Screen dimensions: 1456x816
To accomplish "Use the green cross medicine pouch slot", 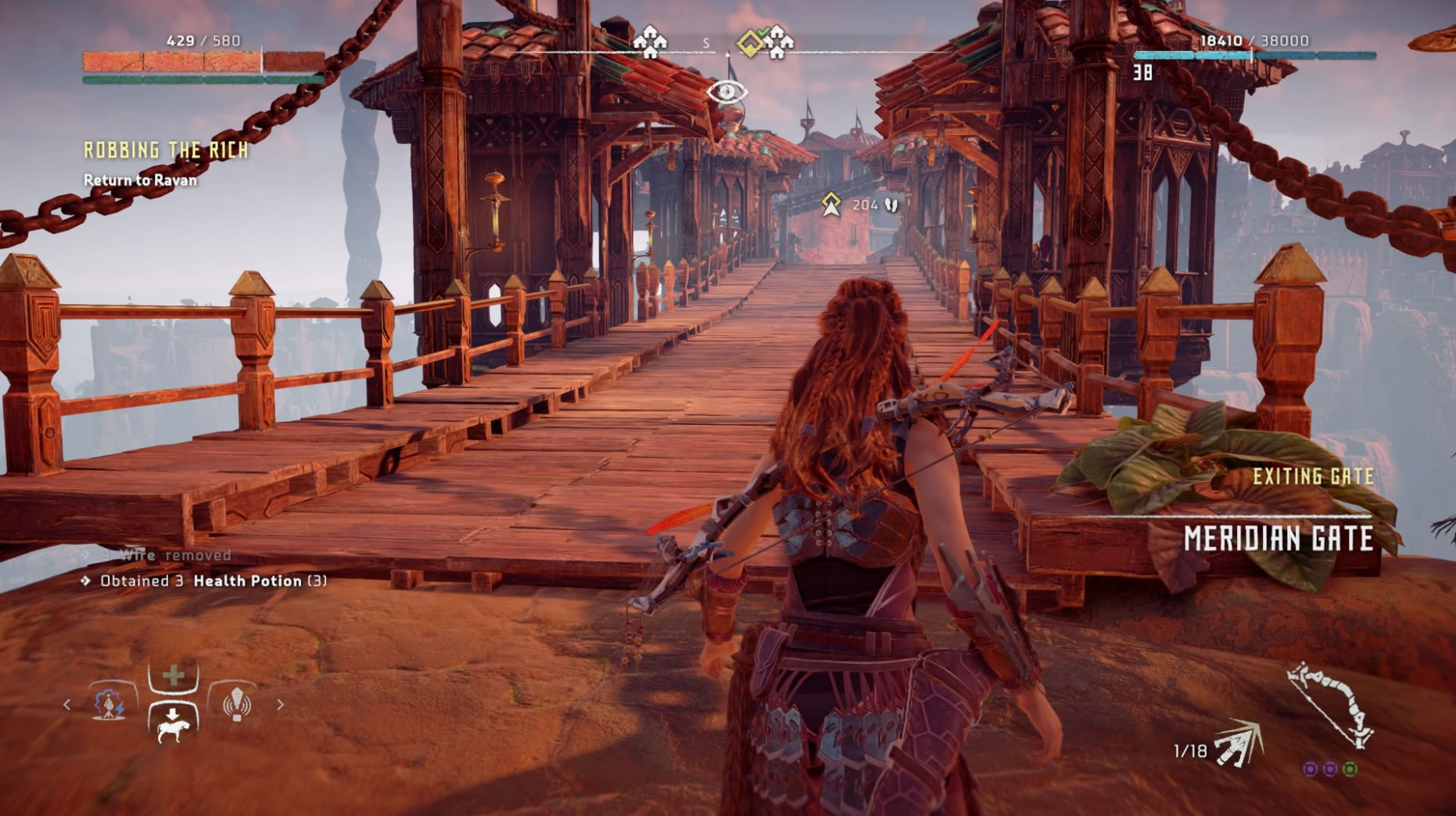I will point(174,675).
